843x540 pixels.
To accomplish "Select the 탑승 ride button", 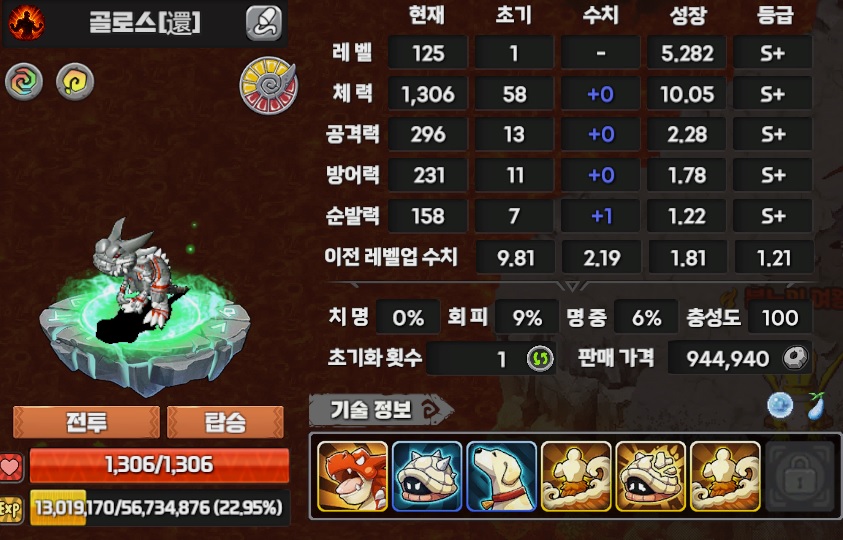I will (225, 421).
